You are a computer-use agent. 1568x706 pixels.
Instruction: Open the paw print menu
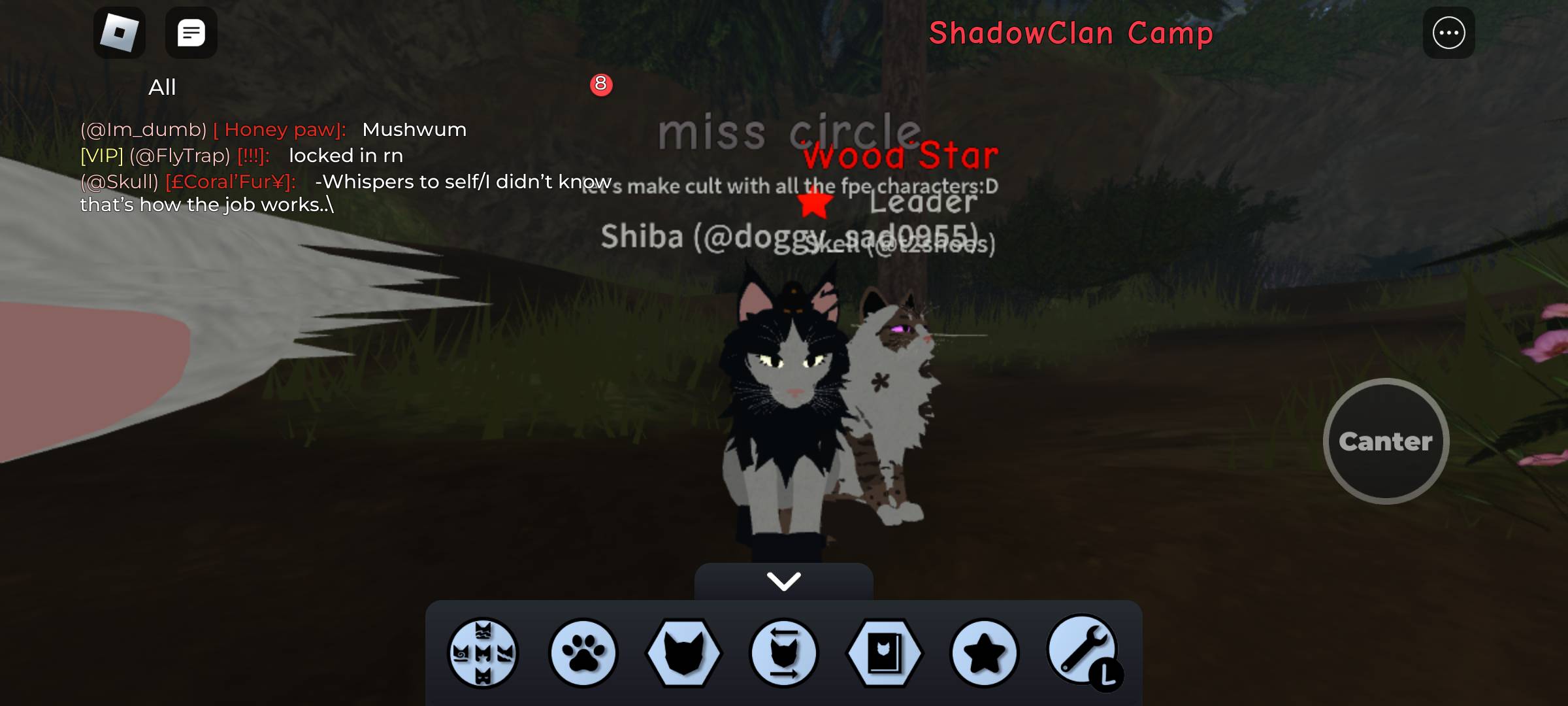point(583,652)
